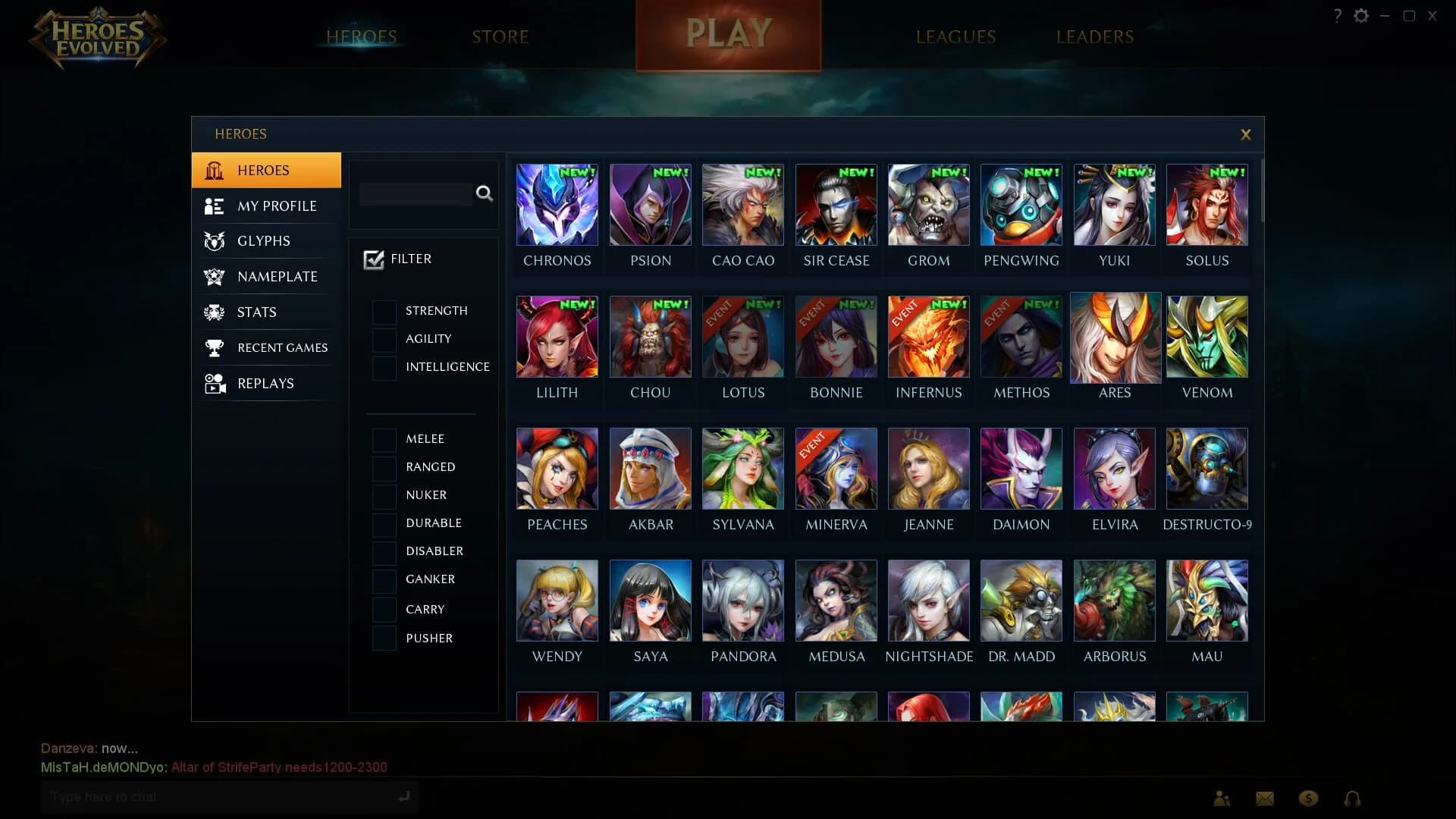The image size is (1456, 819).
Task: Open the Glyphs section in the sidebar
Action: 263,241
